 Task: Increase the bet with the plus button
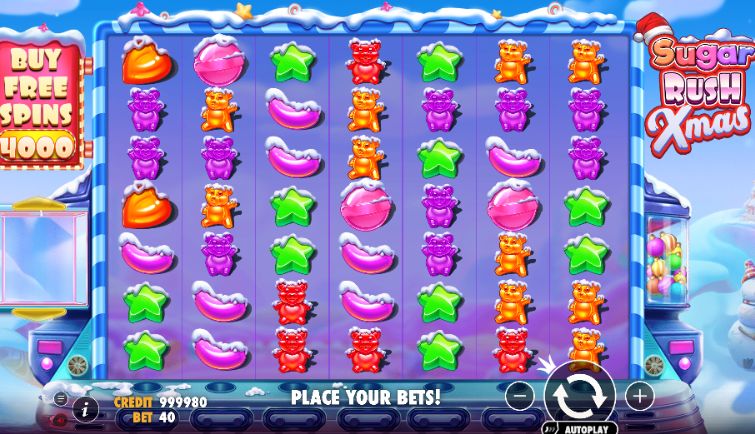[x=639, y=395]
